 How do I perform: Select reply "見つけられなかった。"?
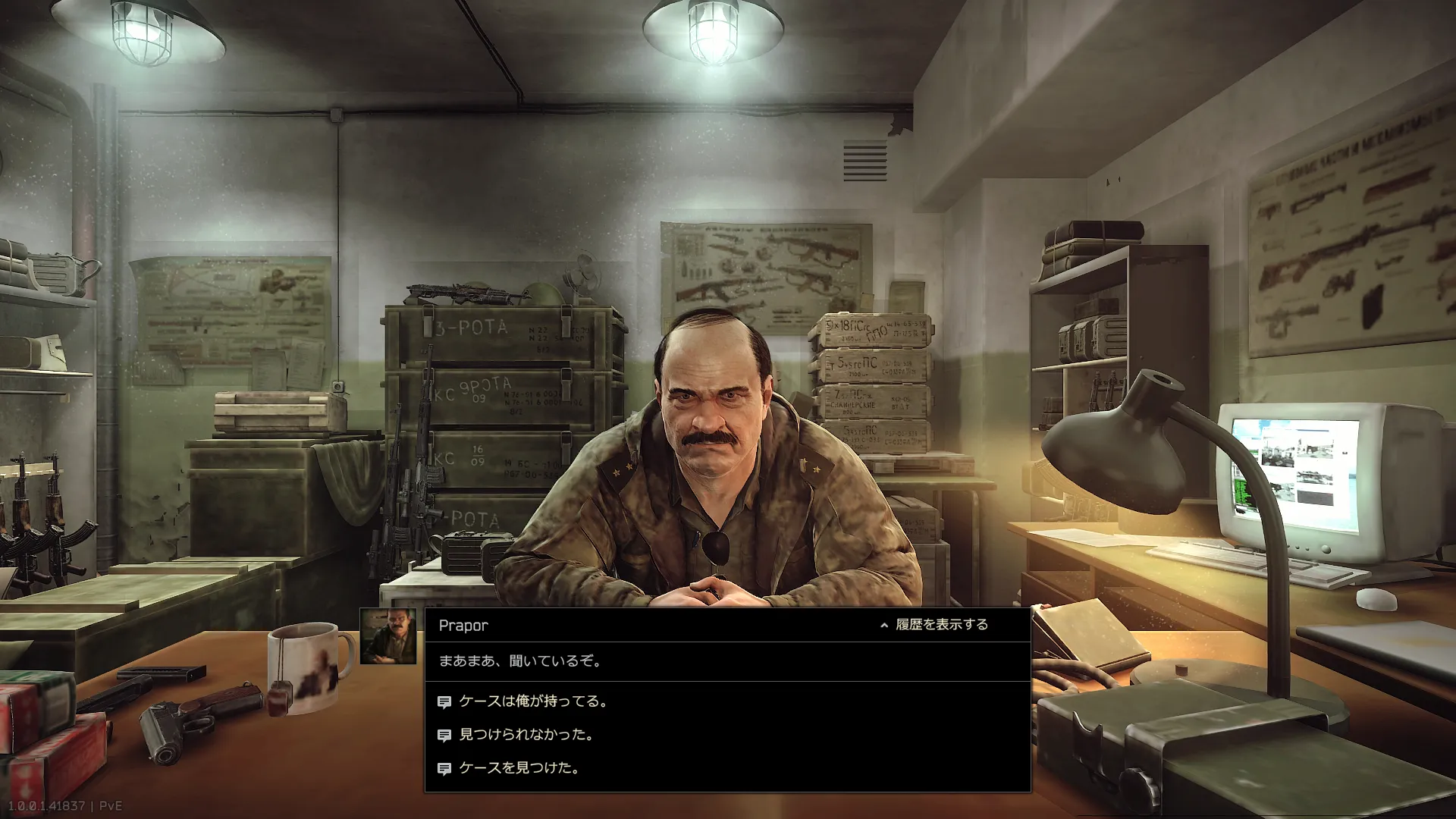click(526, 735)
